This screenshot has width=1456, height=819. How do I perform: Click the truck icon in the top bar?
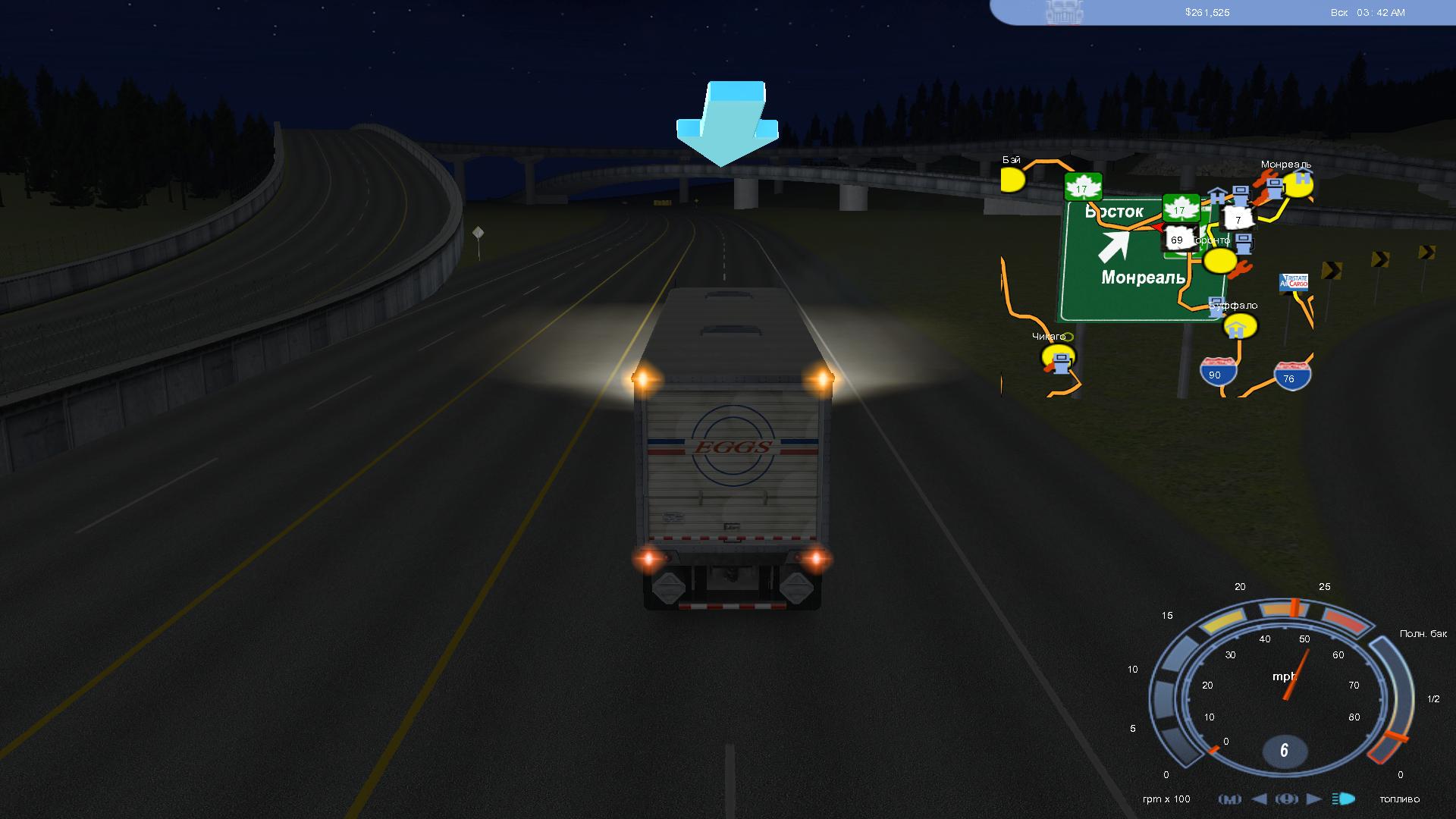pos(1065,12)
